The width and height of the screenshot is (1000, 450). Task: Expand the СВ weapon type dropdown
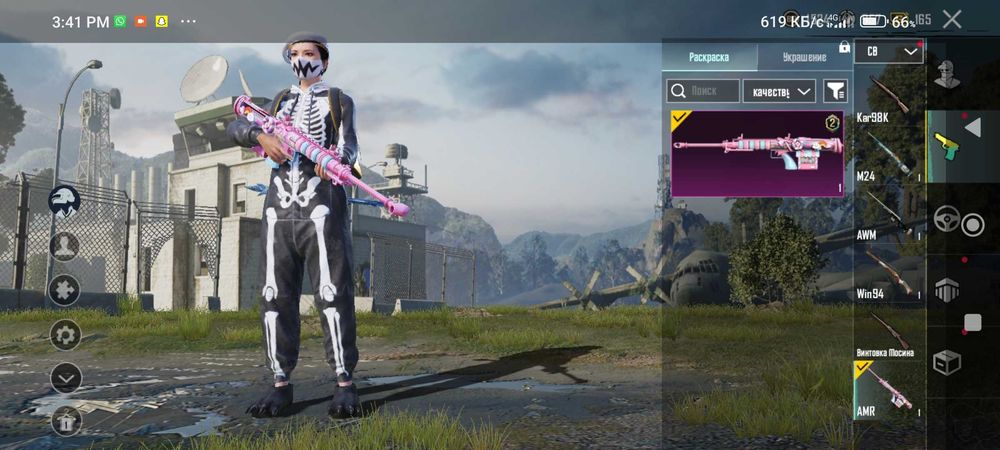pyautogui.click(x=889, y=50)
